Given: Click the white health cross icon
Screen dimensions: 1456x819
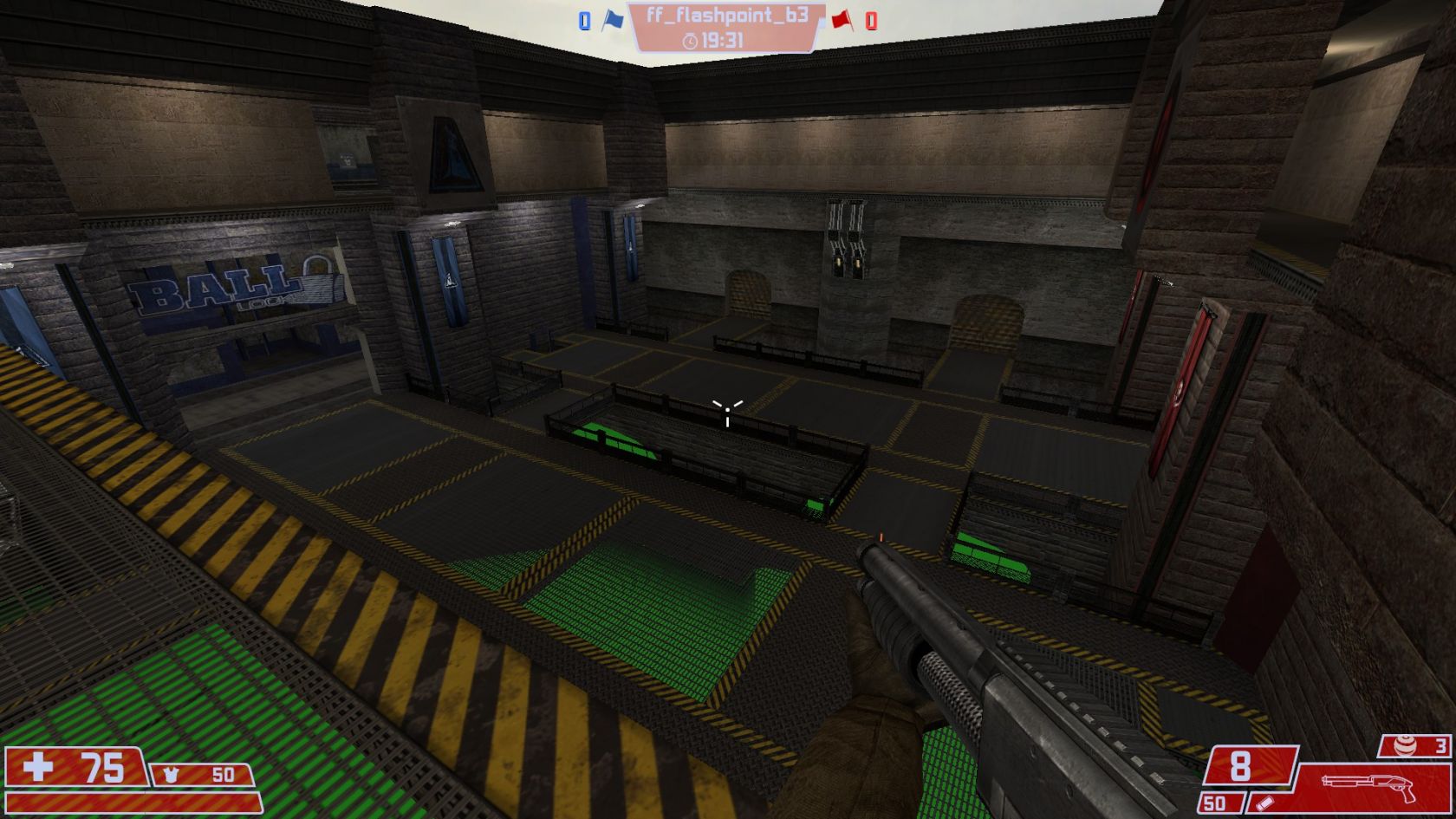Looking at the screenshot, I should [x=38, y=767].
